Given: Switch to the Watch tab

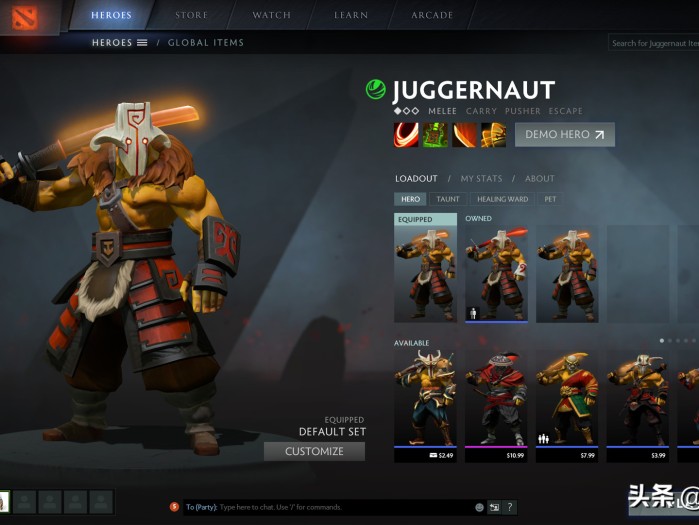Looking at the screenshot, I should click(271, 15).
